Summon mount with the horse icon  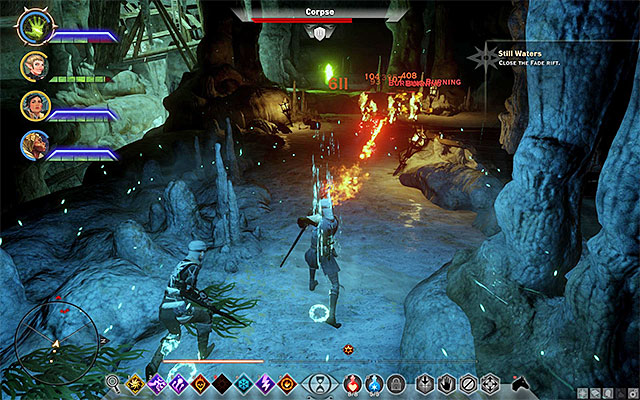tap(519, 382)
